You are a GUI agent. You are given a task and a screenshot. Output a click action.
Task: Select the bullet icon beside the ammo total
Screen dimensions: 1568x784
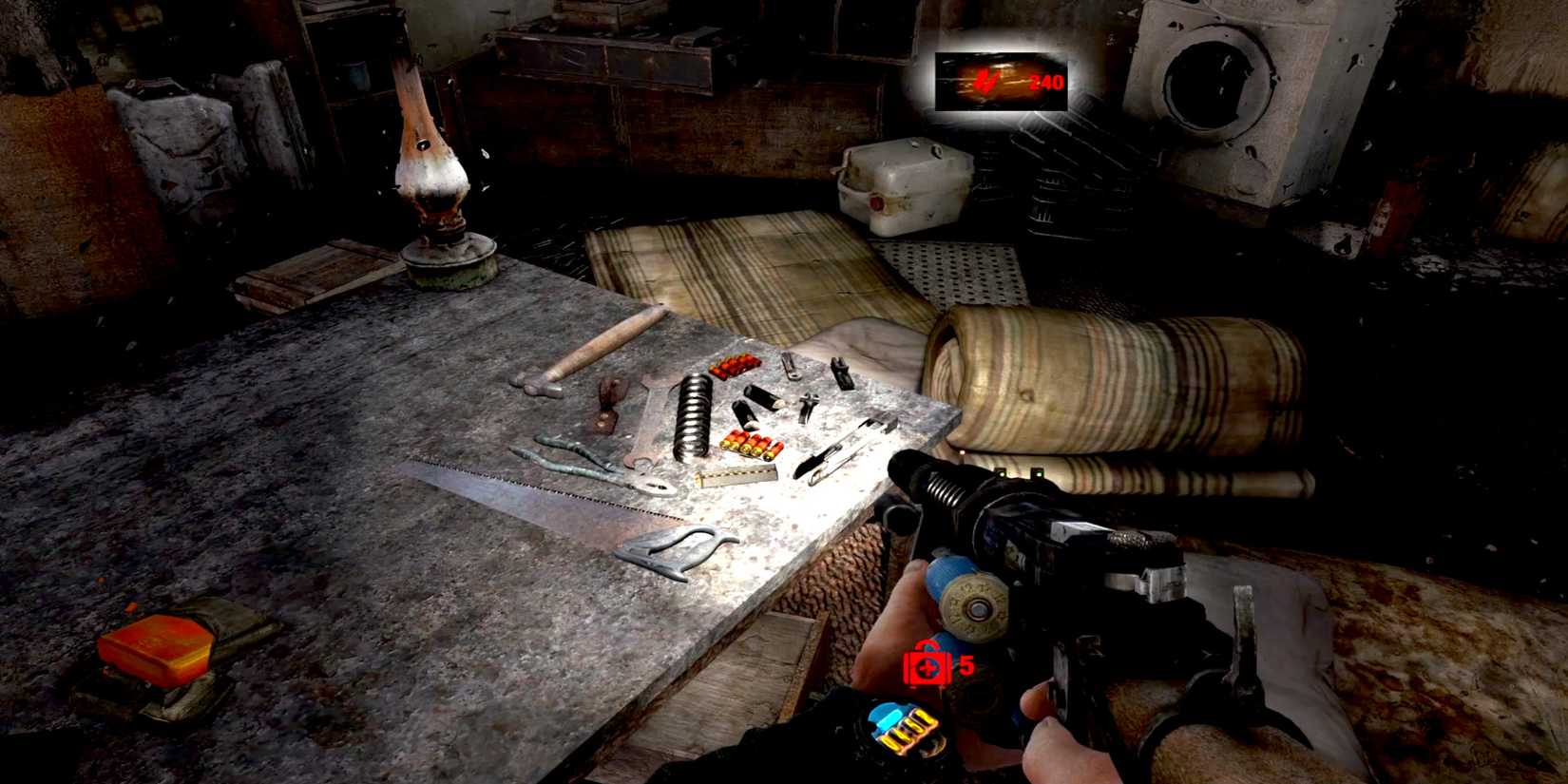tap(985, 81)
